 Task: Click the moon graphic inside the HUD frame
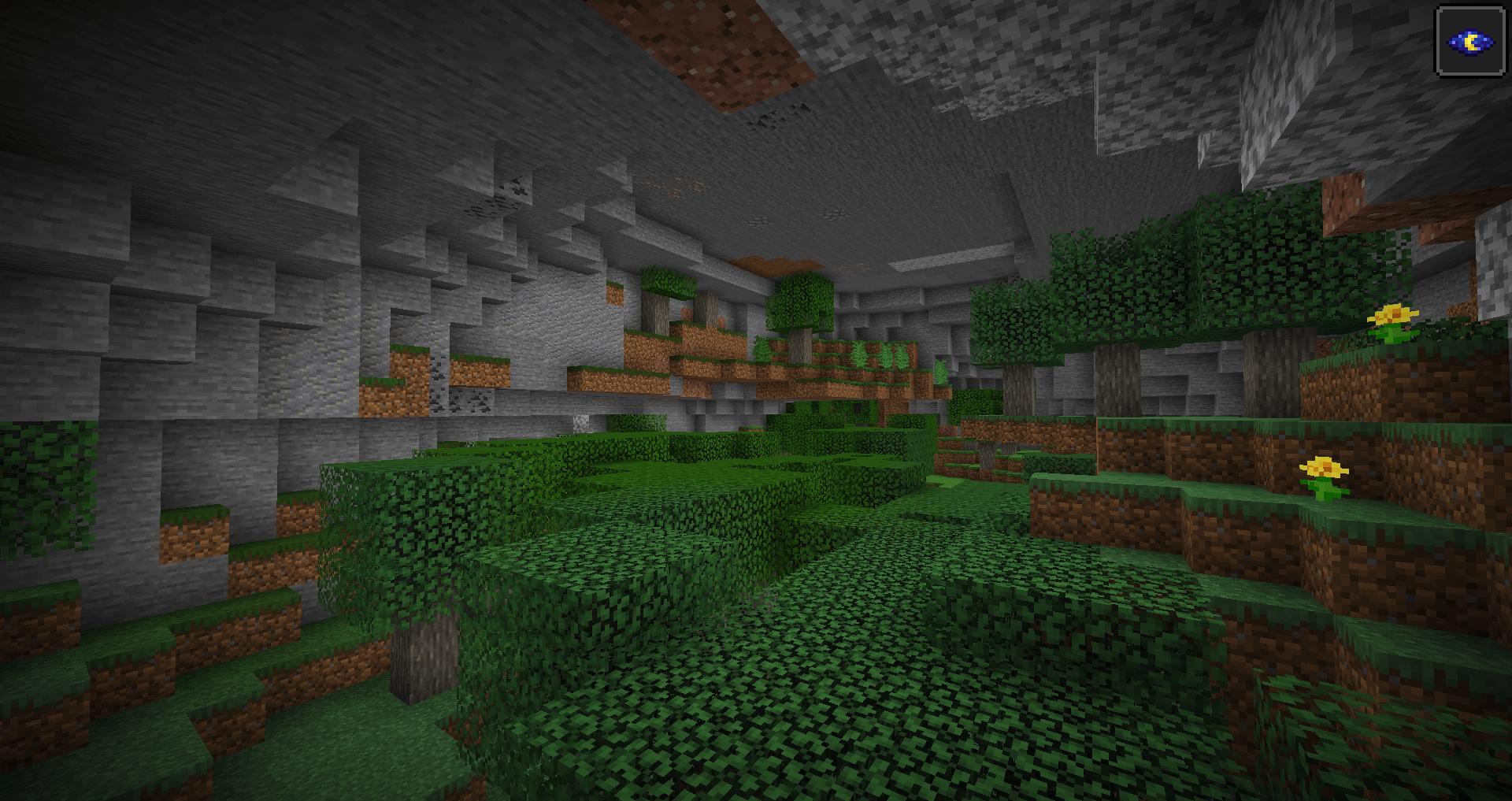click(x=1470, y=41)
